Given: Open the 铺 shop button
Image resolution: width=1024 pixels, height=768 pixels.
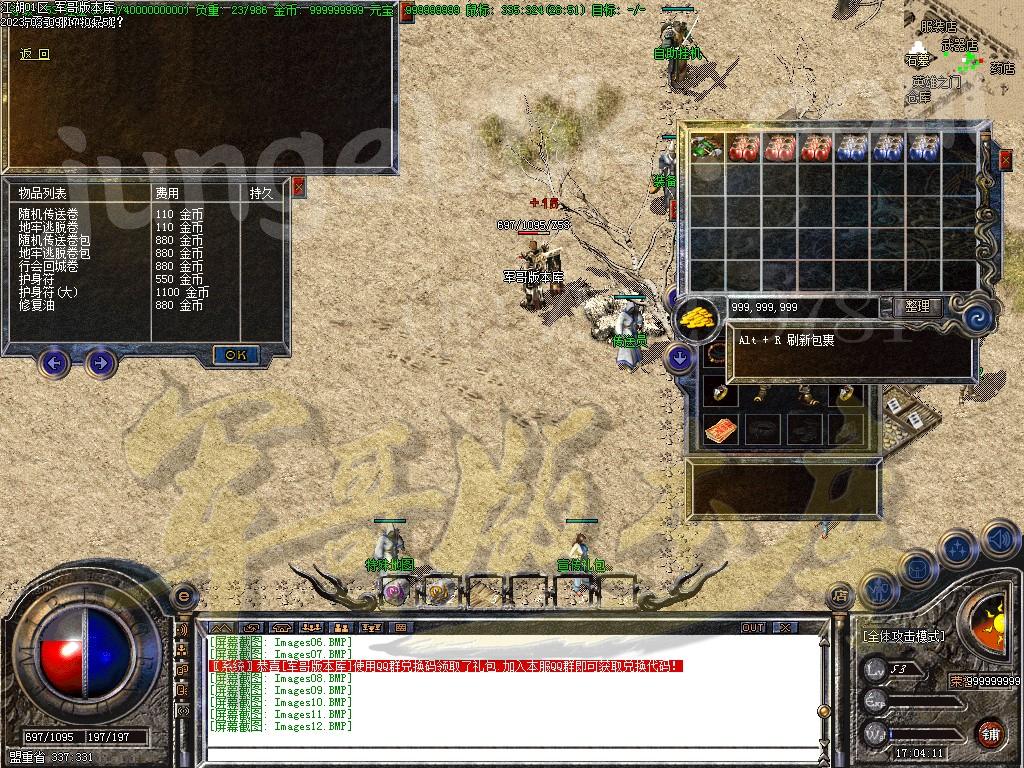Looking at the screenshot, I should (x=989, y=733).
